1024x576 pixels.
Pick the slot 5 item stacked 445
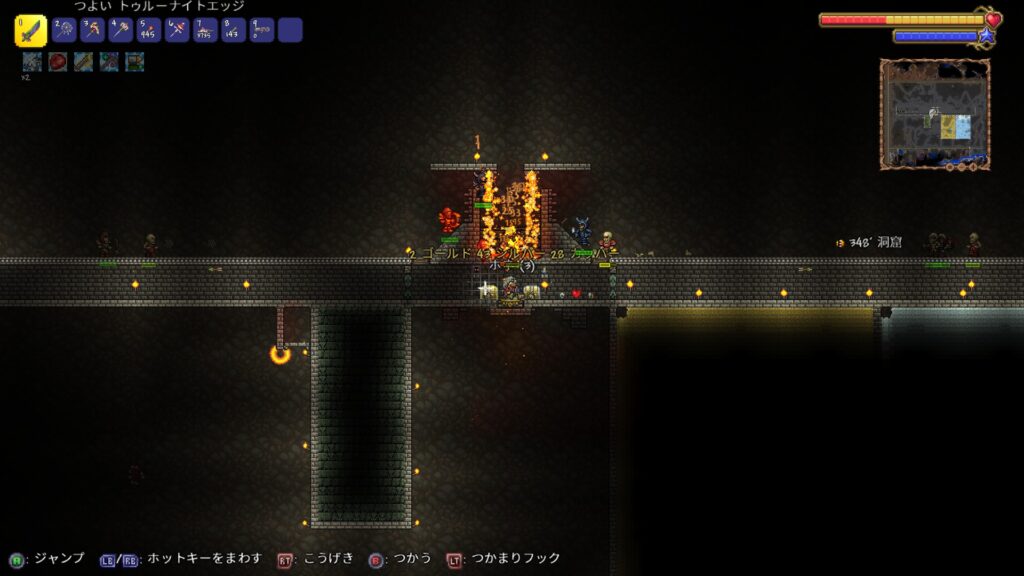148,30
